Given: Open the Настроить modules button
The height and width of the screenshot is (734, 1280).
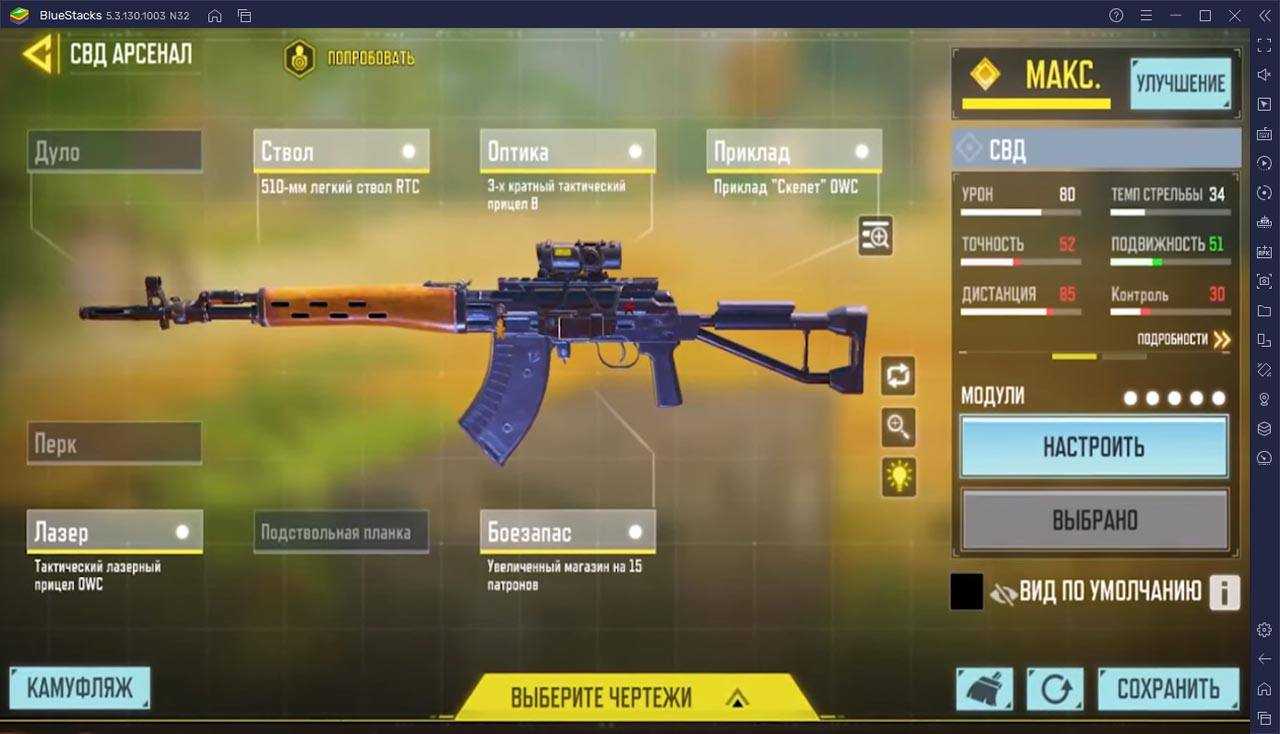Looking at the screenshot, I should pyautogui.click(x=1094, y=446).
